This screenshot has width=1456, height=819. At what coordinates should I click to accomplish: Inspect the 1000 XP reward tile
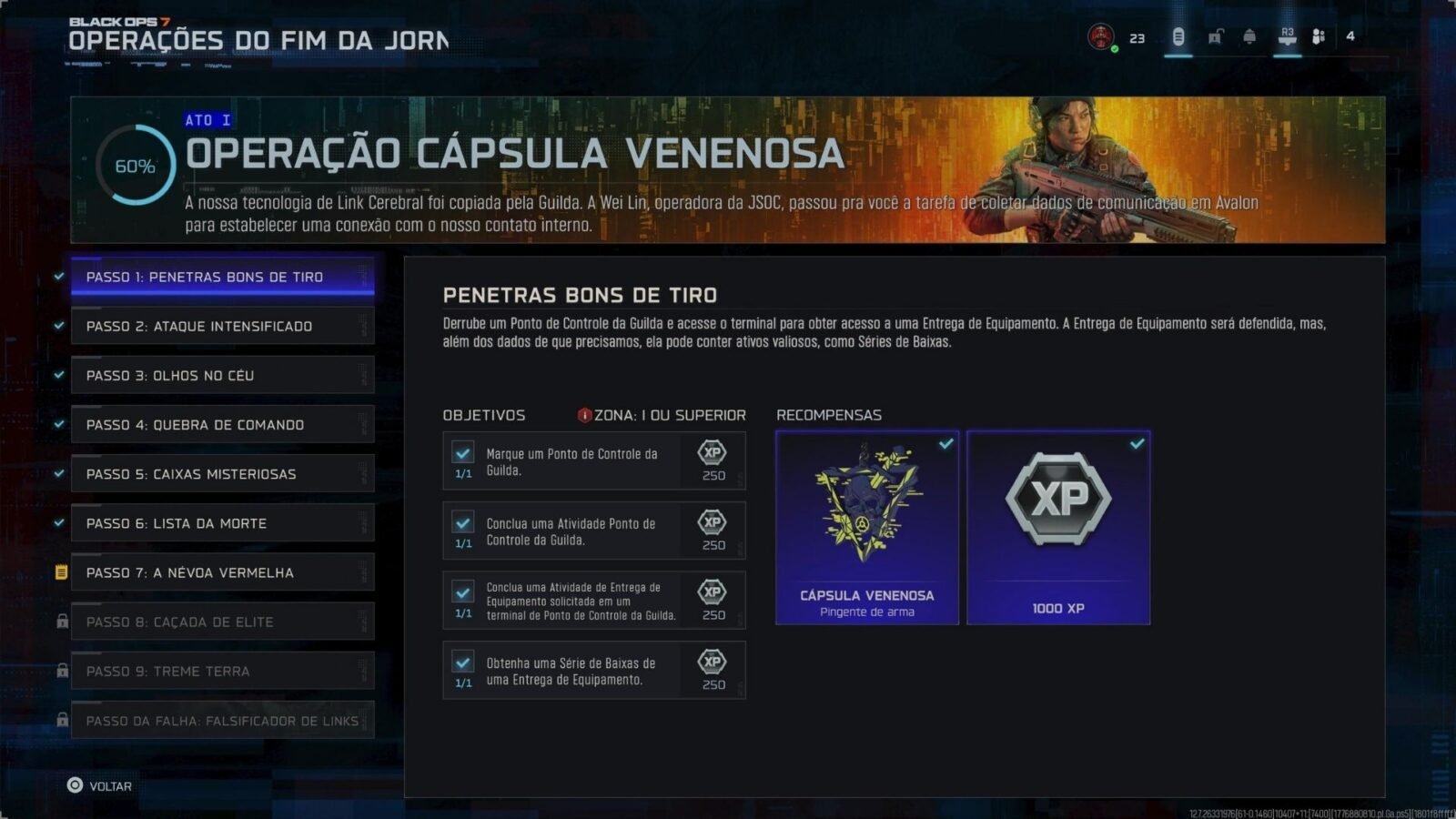coord(1058,528)
